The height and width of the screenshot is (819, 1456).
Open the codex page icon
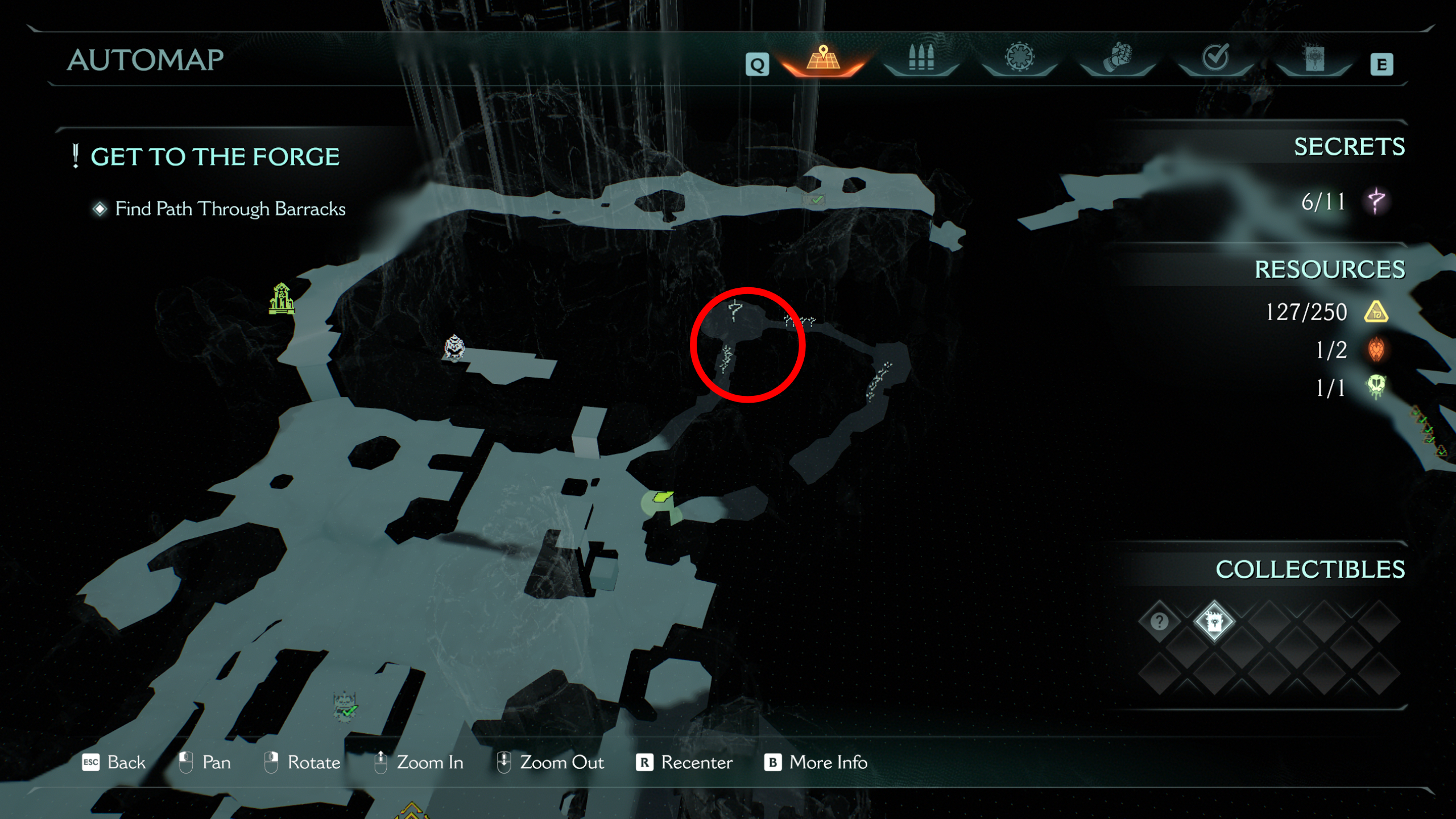click(x=1314, y=60)
